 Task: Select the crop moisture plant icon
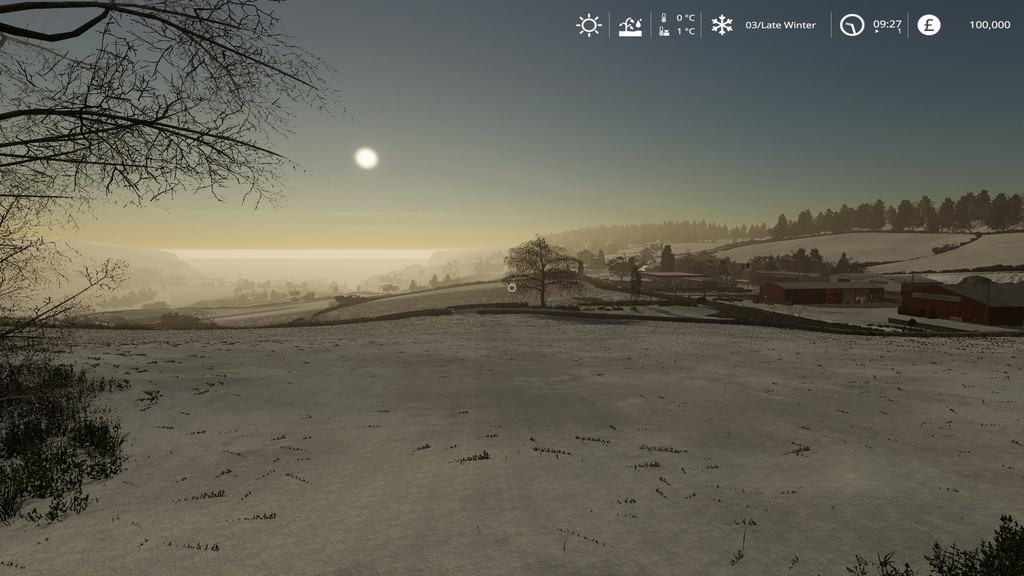(630, 25)
